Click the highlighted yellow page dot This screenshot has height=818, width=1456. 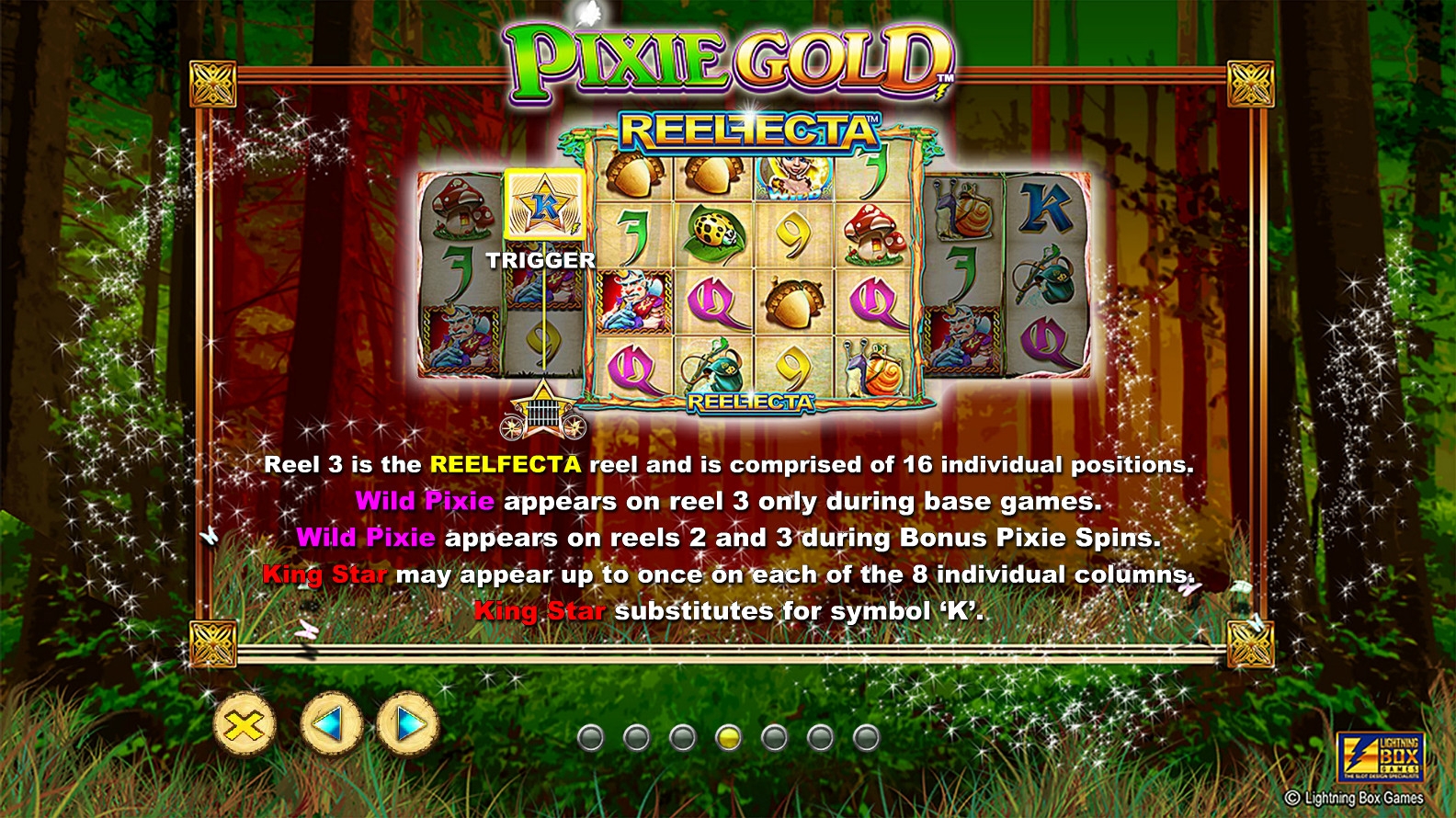tap(728, 737)
